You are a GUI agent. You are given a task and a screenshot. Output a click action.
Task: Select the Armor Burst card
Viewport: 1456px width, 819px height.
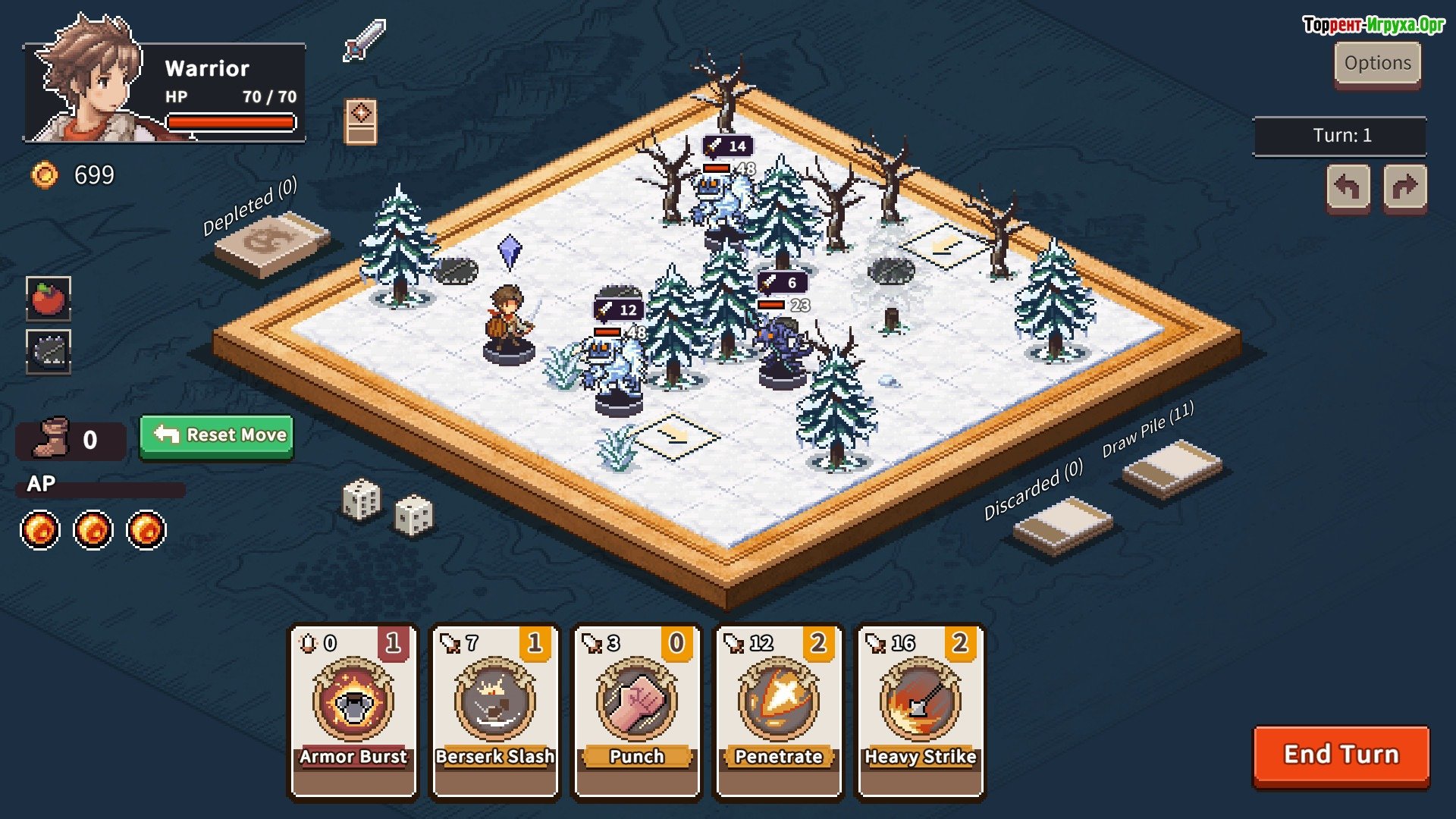tap(353, 711)
